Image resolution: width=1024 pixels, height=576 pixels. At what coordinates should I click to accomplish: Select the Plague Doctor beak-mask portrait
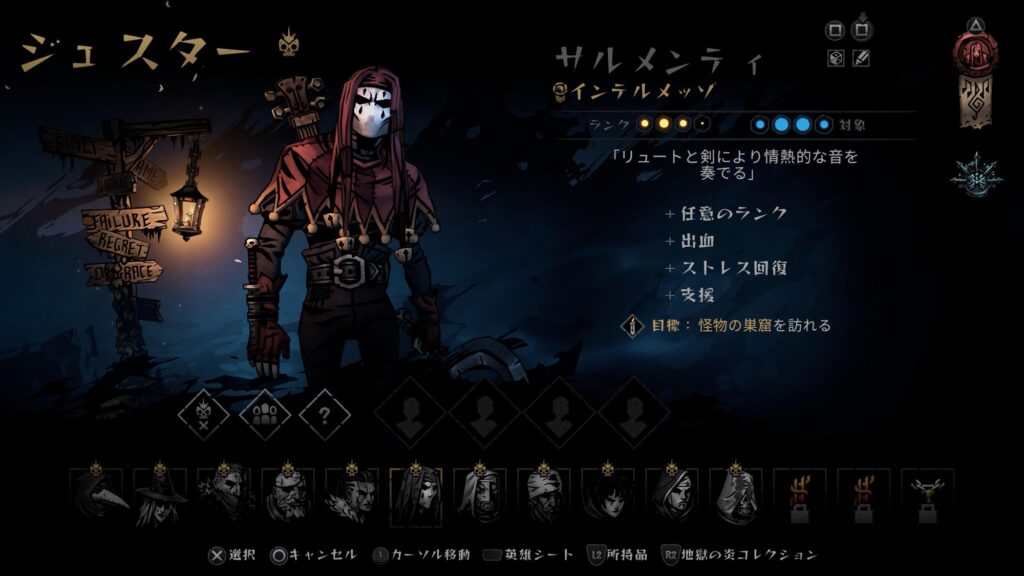click(96, 497)
